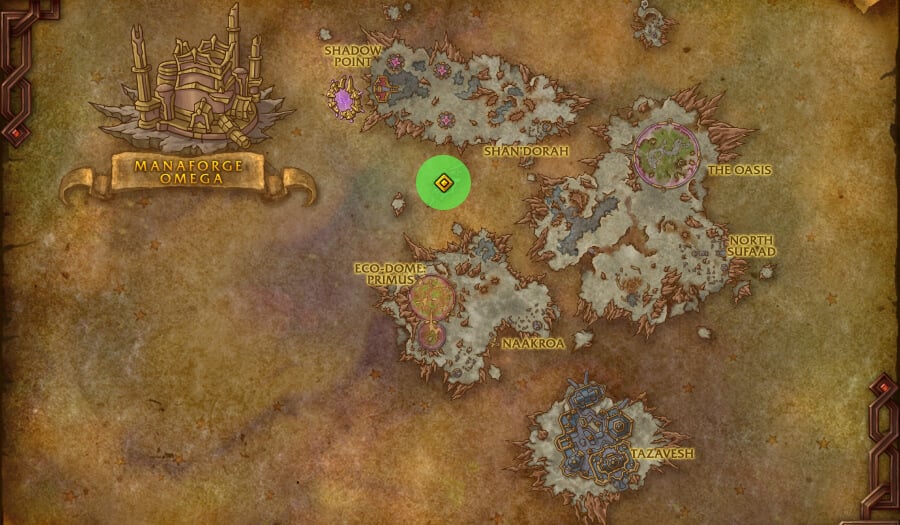Select the Manaforge Omega raid banner
The height and width of the screenshot is (525, 900).
pyautogui.click(x=187, y=172)
